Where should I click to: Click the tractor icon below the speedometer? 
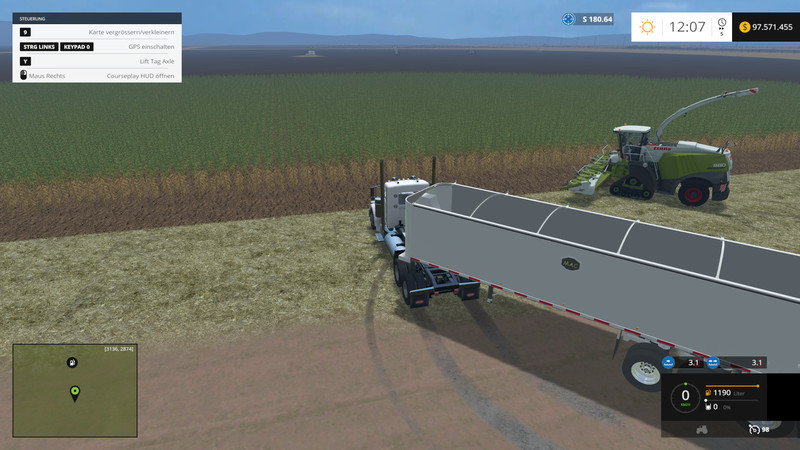(x=701, y=428)
